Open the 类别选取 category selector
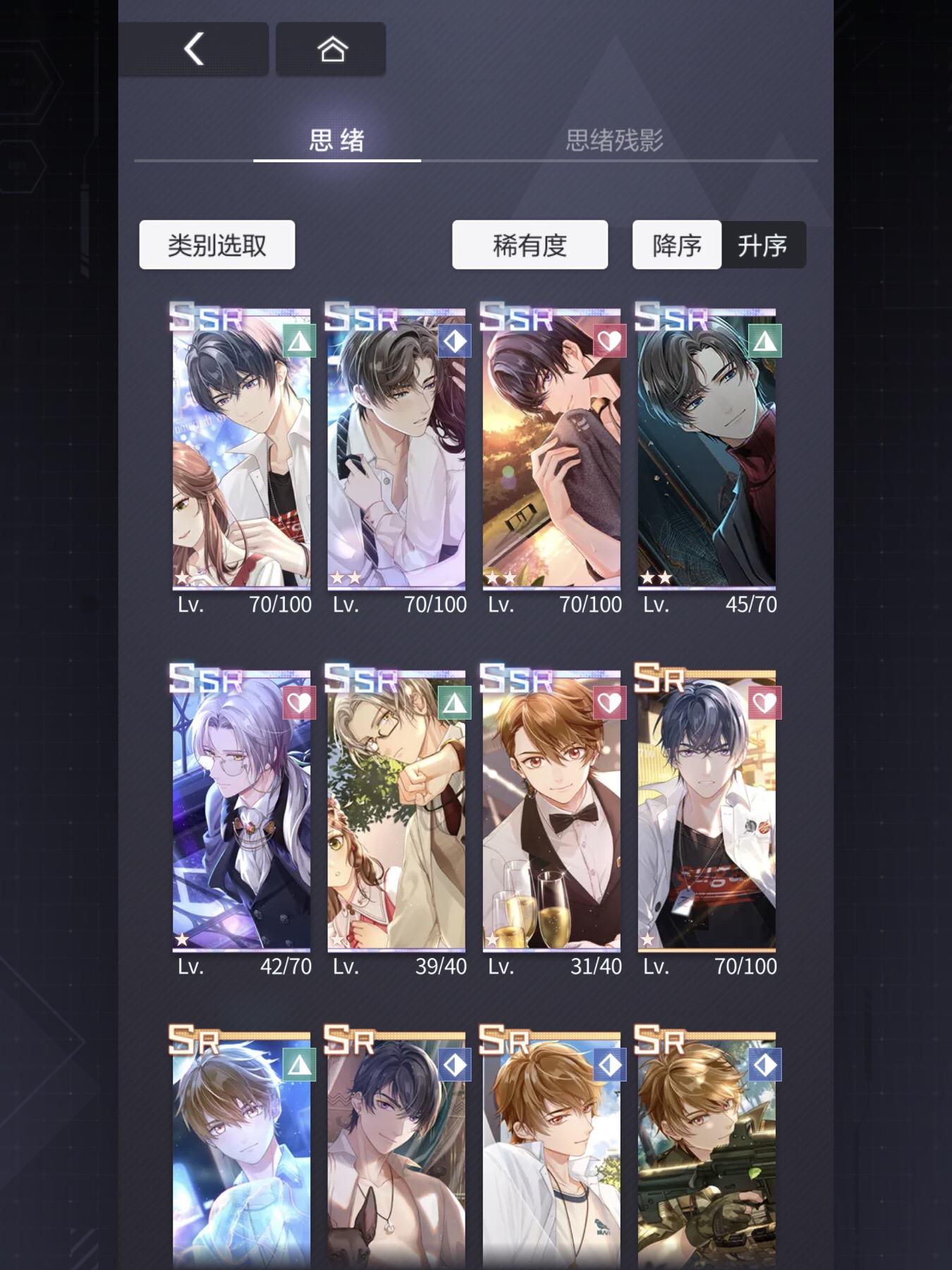The height and width of the screenshot is (1270, 952). 216,244
